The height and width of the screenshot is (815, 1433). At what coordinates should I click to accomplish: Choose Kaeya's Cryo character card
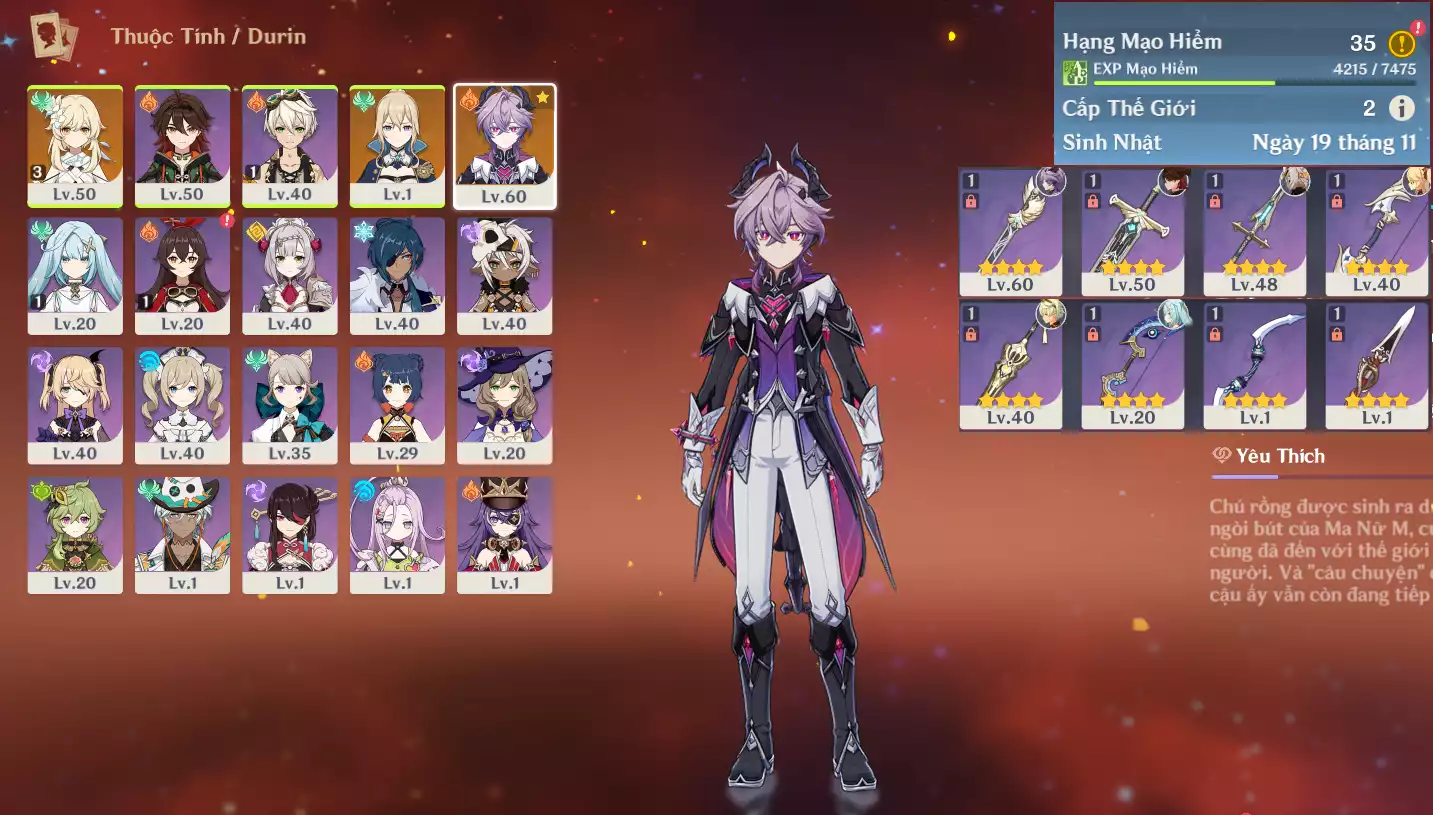(397, 275)
